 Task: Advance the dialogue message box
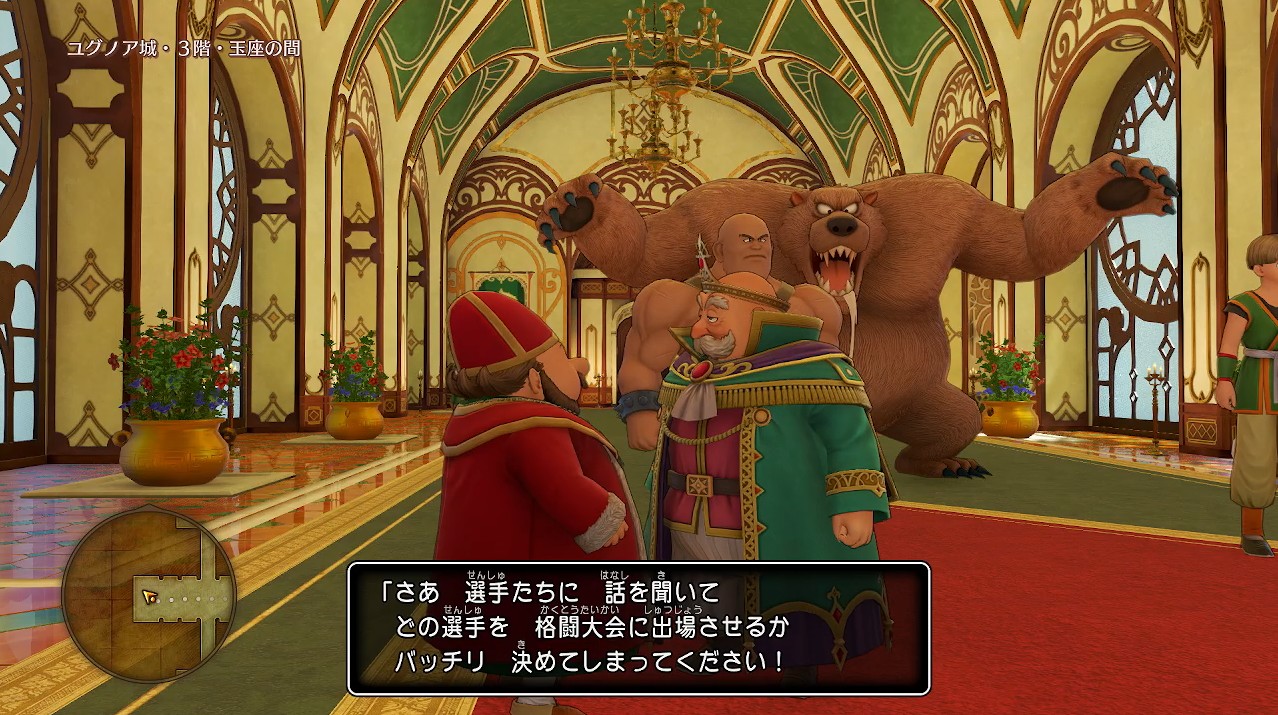pyautogui.click(x=638, y=628)
